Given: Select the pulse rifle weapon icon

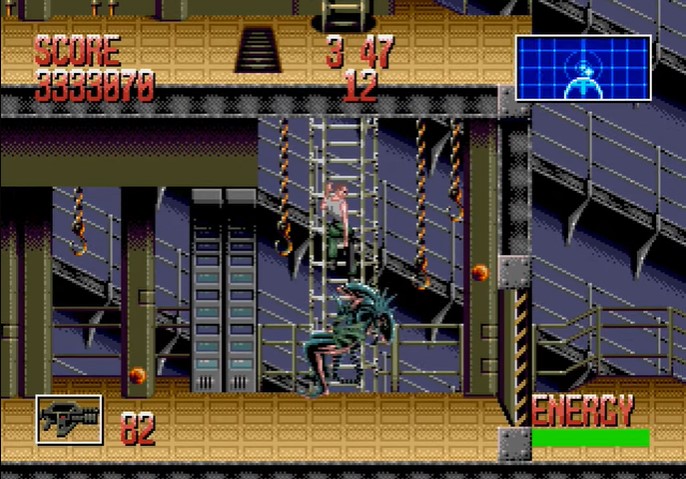Looking at the screenshot, I should tap(69, 419).
